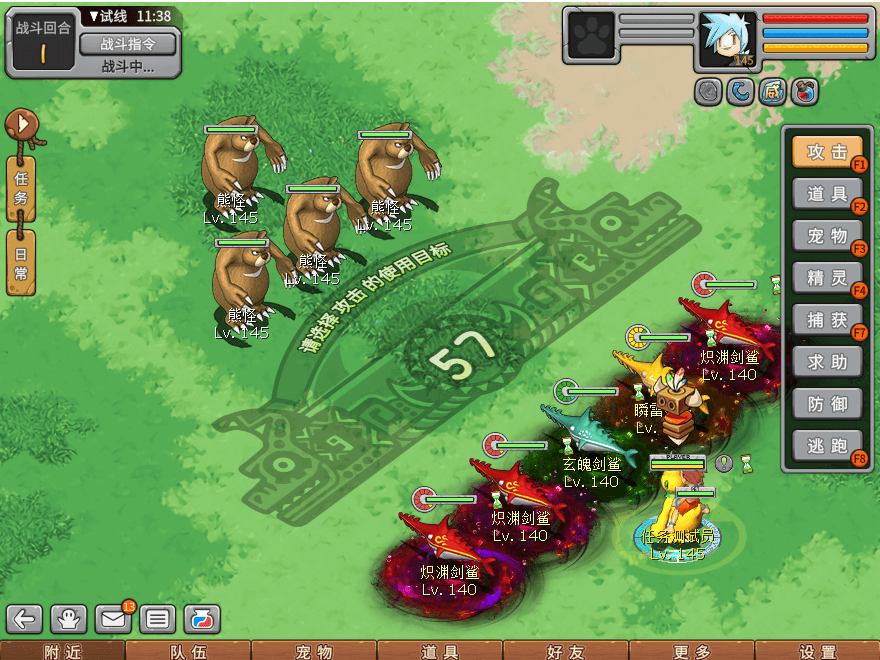Flee battle with the 逃跑 button
Viewport: 880px width, 660px height.
pyautogui.click(x=827, y=446)
